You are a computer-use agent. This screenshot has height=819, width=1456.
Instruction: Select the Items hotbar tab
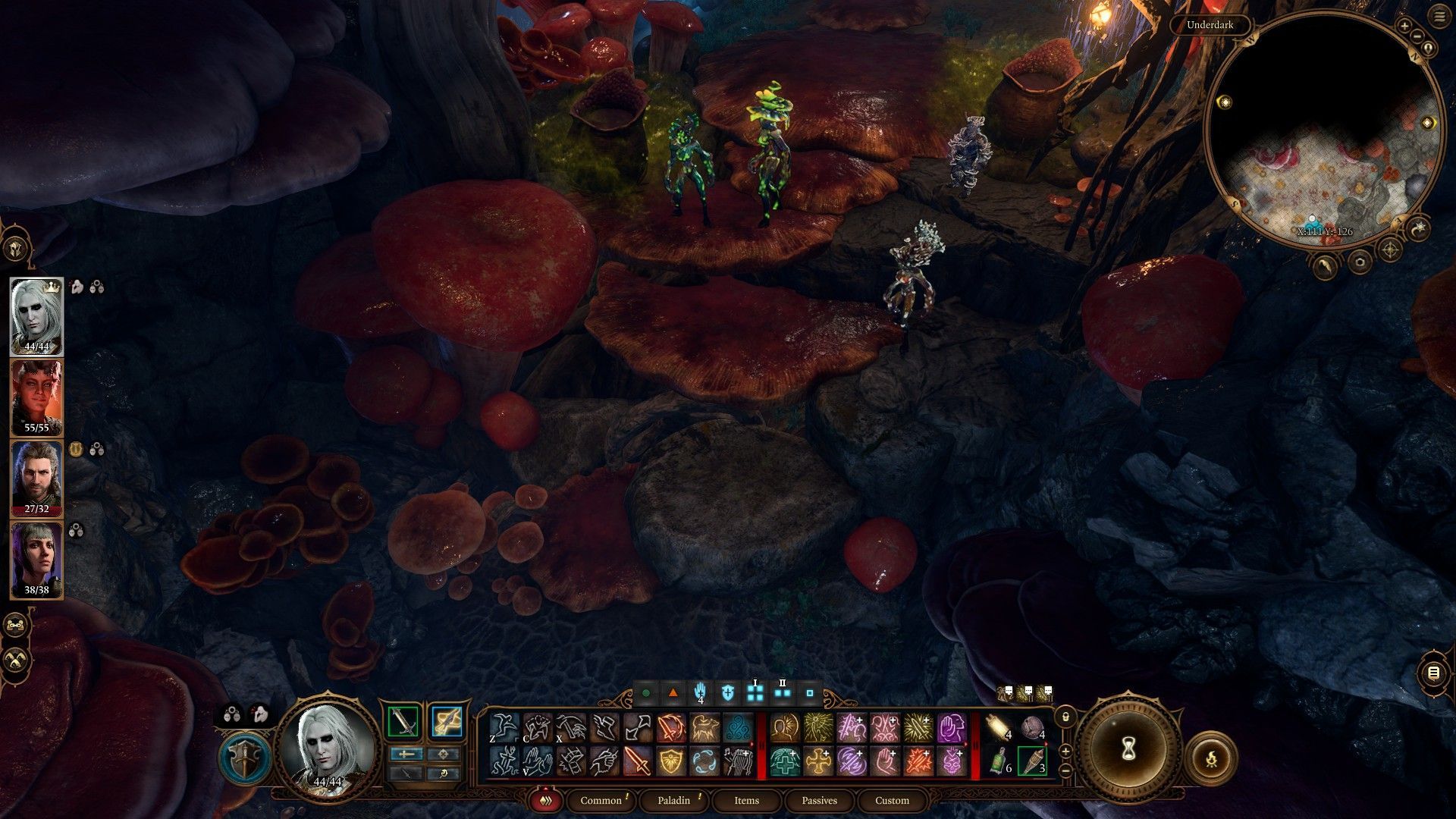pos(746,800)
